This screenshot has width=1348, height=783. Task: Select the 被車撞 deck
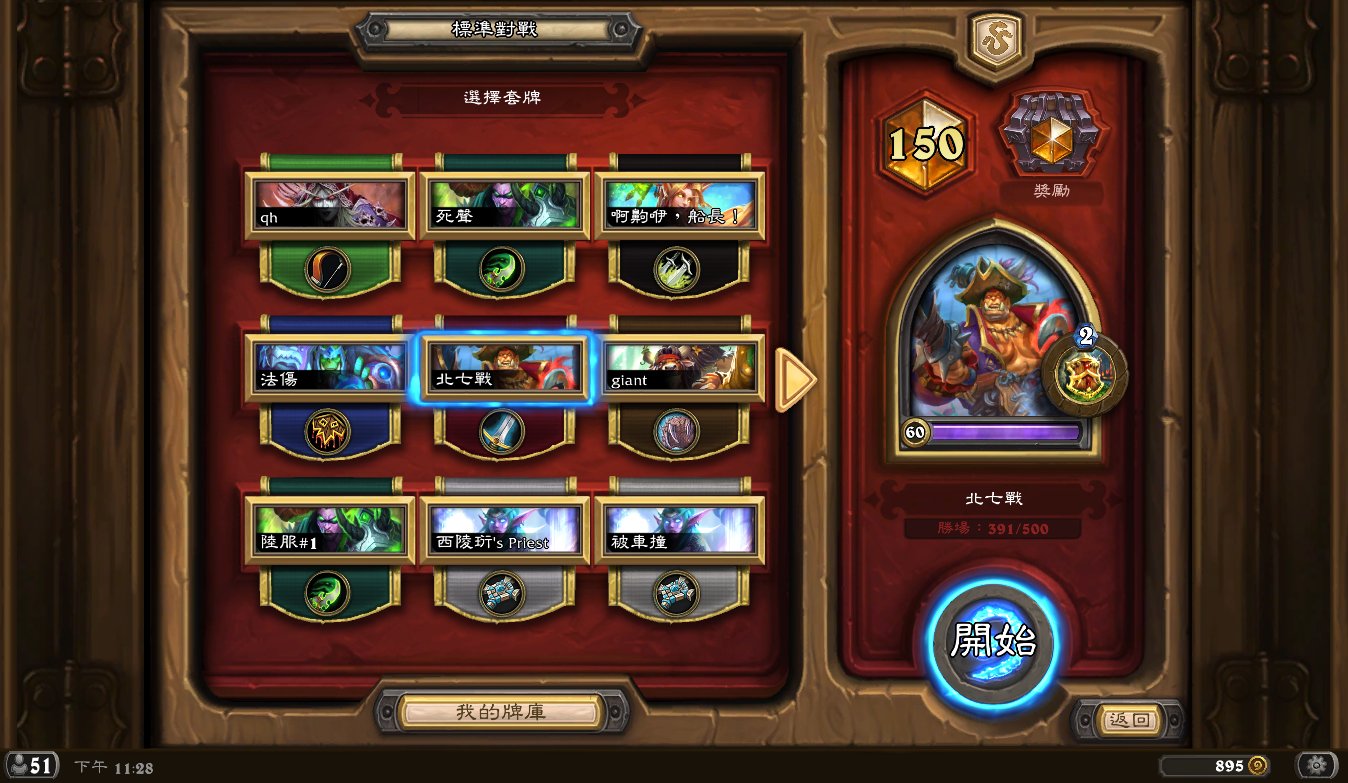[679, 530]
